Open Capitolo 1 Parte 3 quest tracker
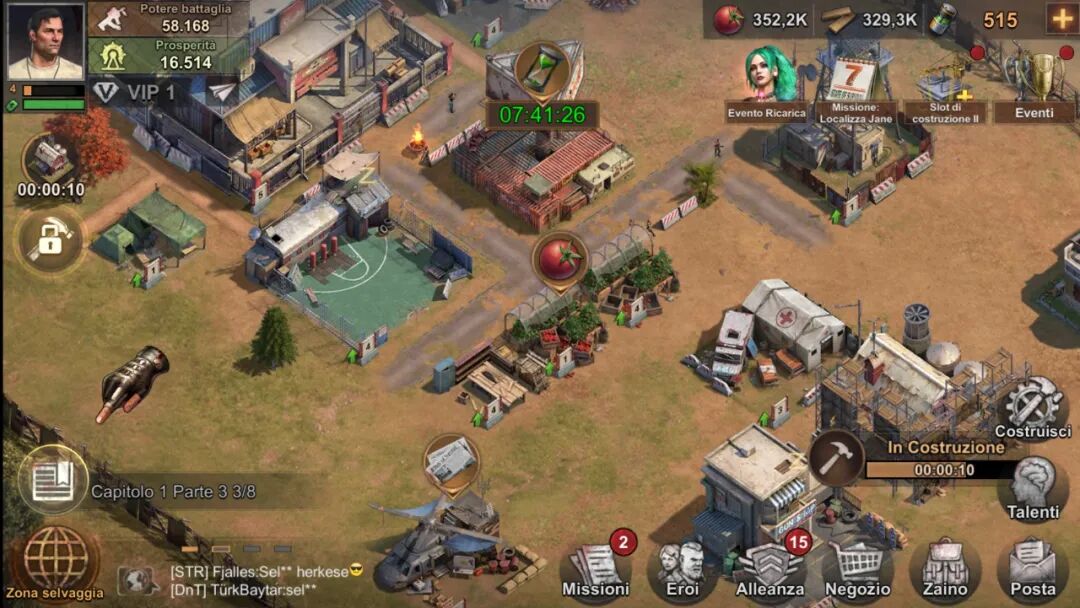The image size is (1080, 608). (x=172, y=491)
